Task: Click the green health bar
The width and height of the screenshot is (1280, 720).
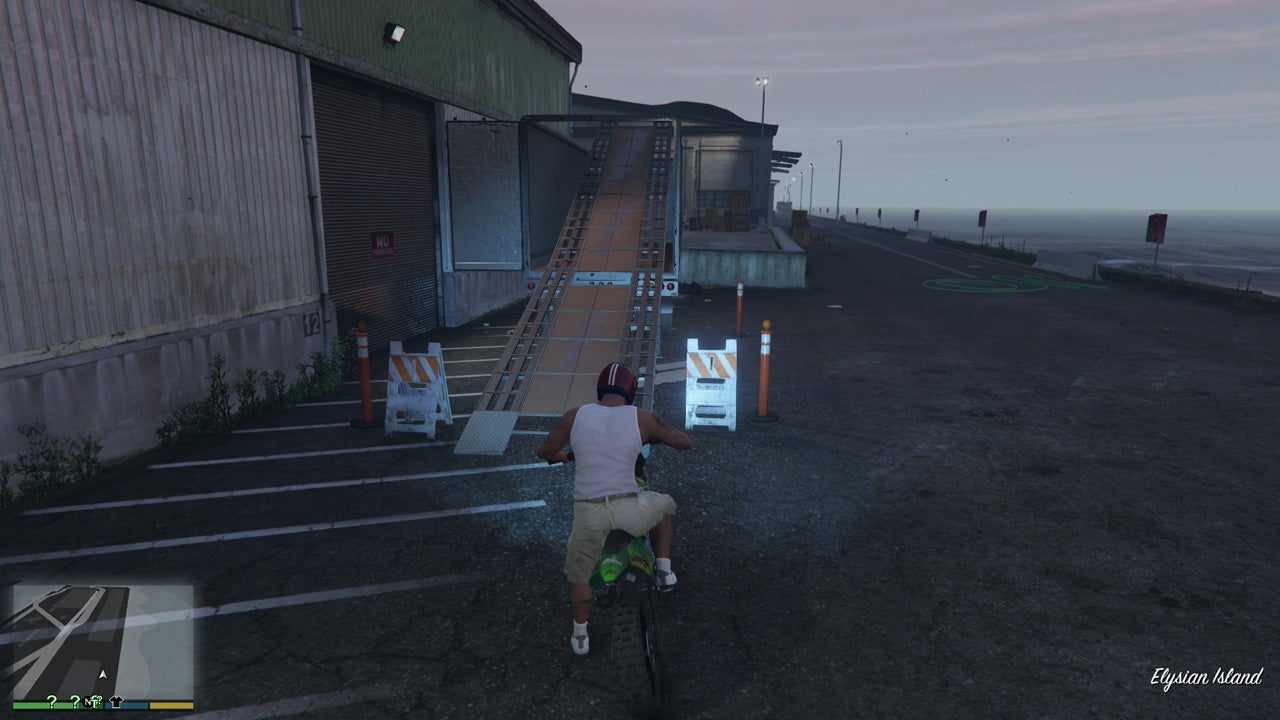Action: [32, 706]
